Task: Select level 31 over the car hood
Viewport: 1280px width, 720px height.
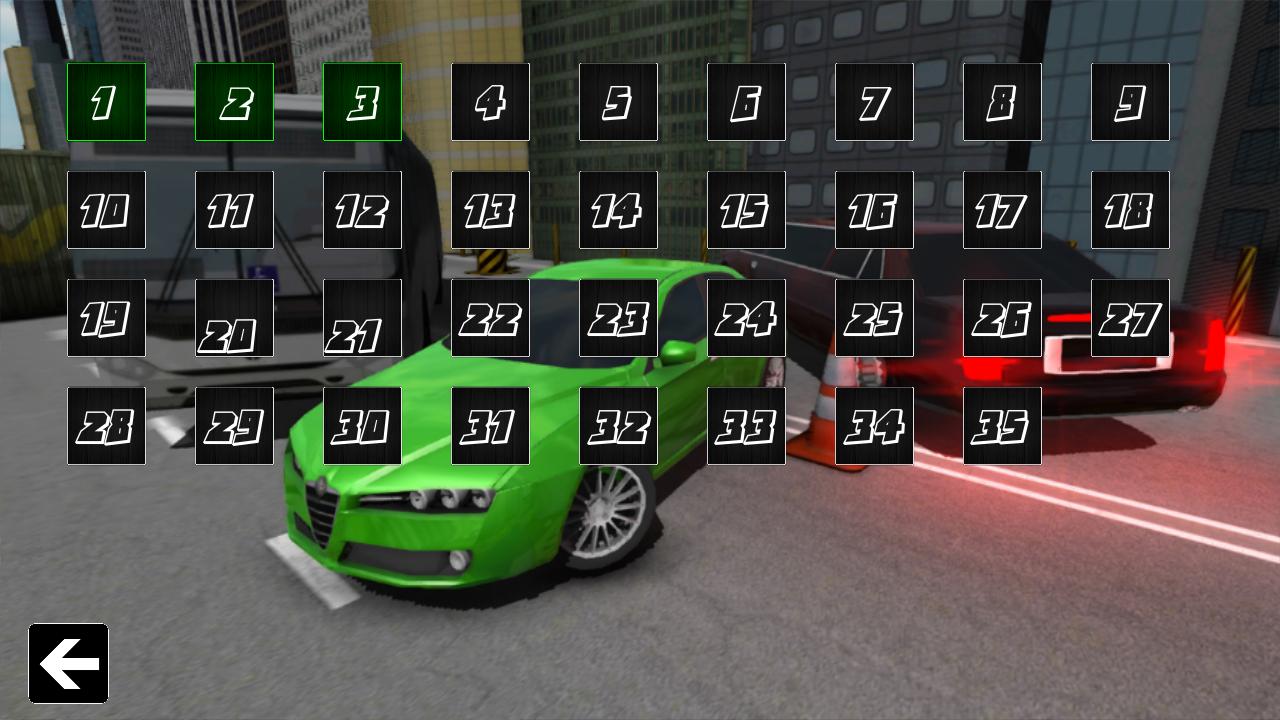Action: pos(490,425)
